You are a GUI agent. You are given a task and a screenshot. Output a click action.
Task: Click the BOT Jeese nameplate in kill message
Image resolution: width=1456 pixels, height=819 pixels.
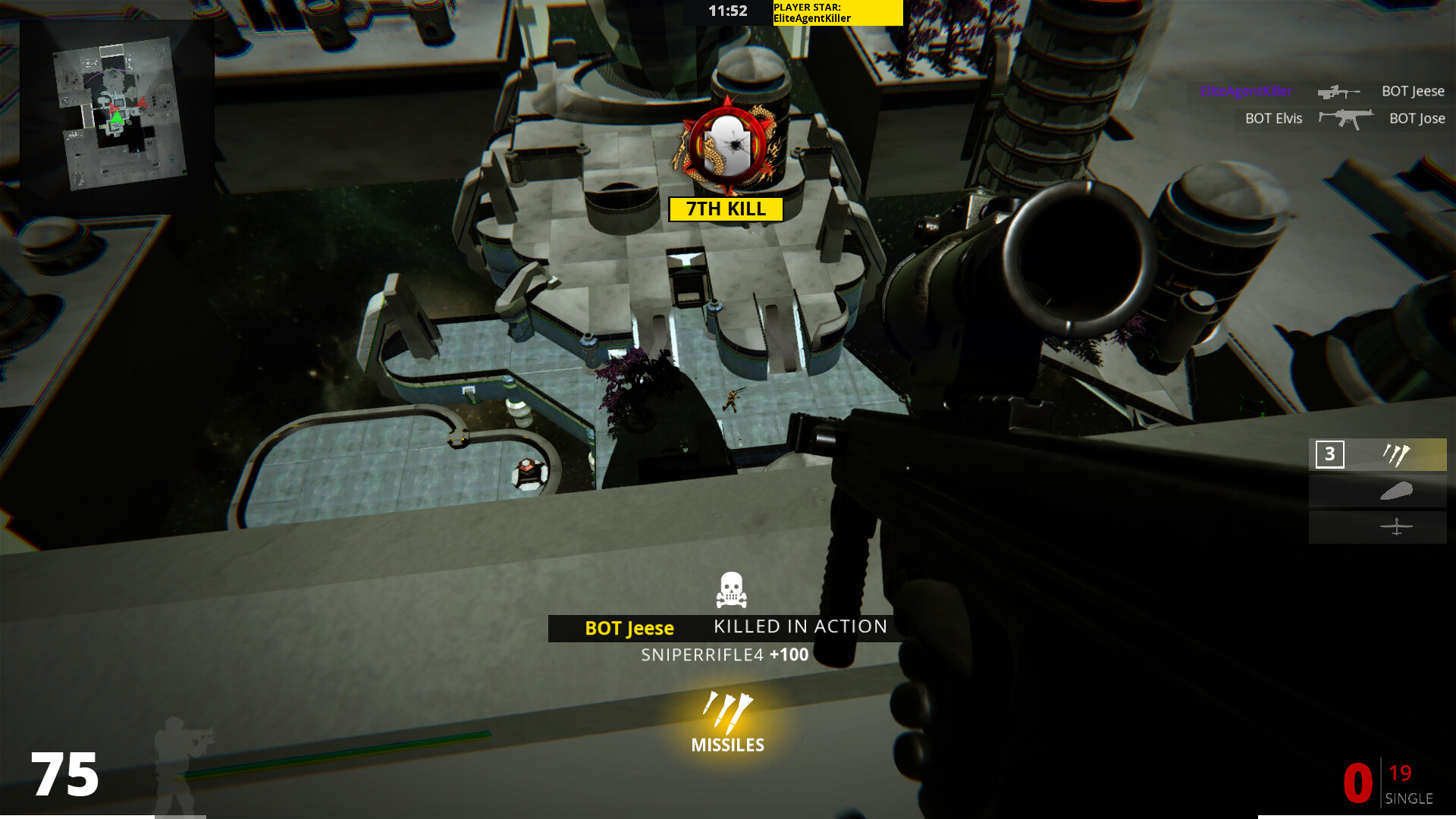click(x=629, y=628)
